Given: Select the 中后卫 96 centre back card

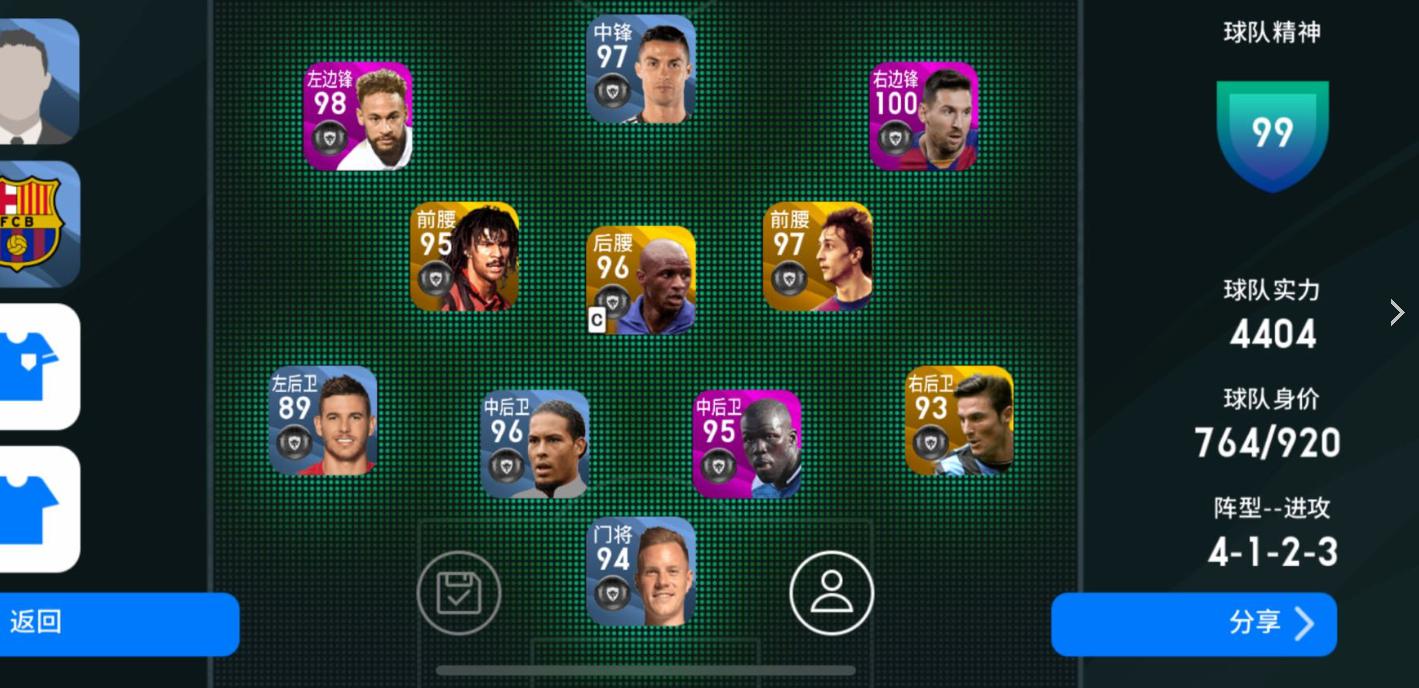Looking at the screenshot, I should [x=535, y=444].
